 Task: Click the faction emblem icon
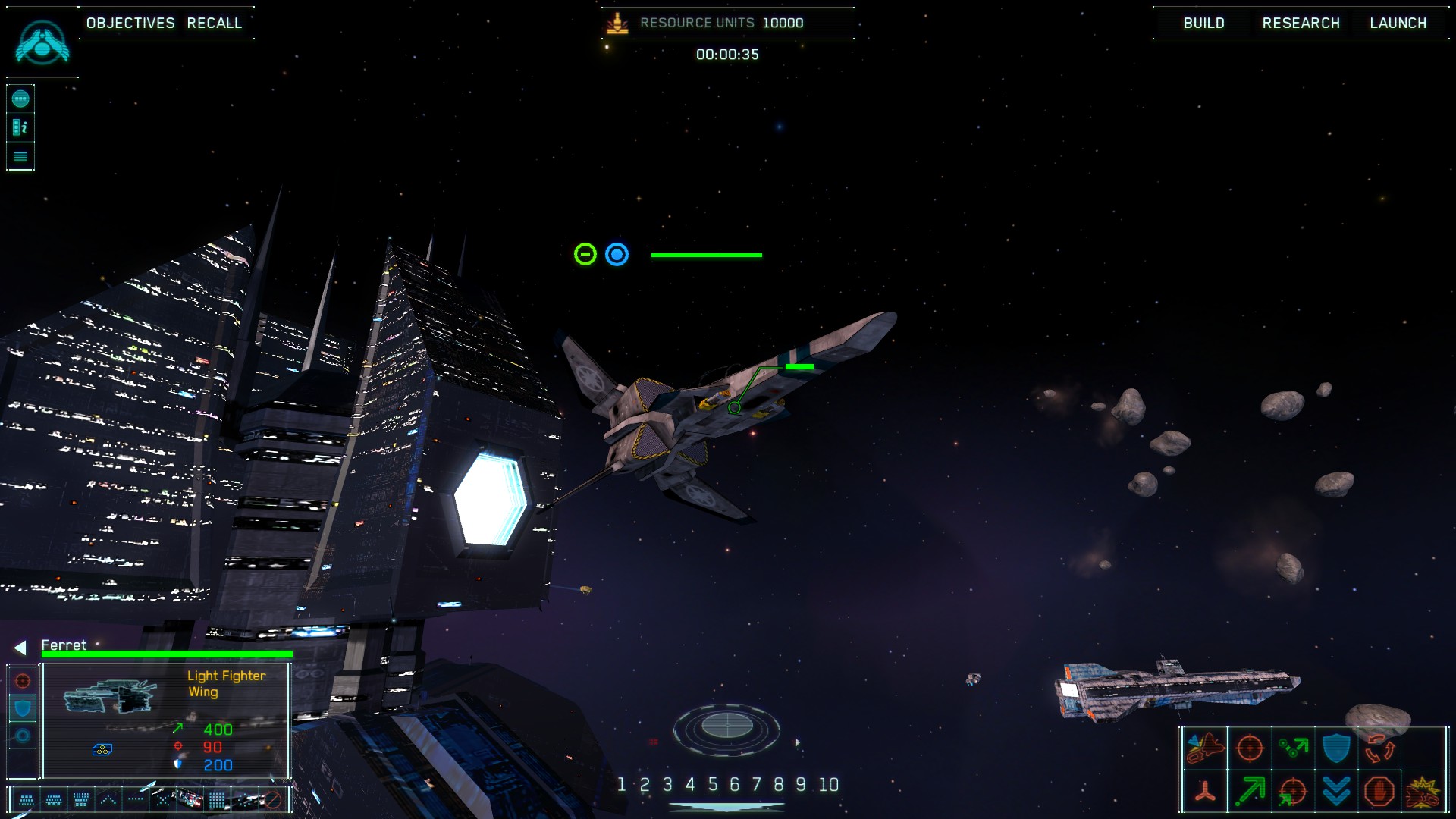(42, 42)
